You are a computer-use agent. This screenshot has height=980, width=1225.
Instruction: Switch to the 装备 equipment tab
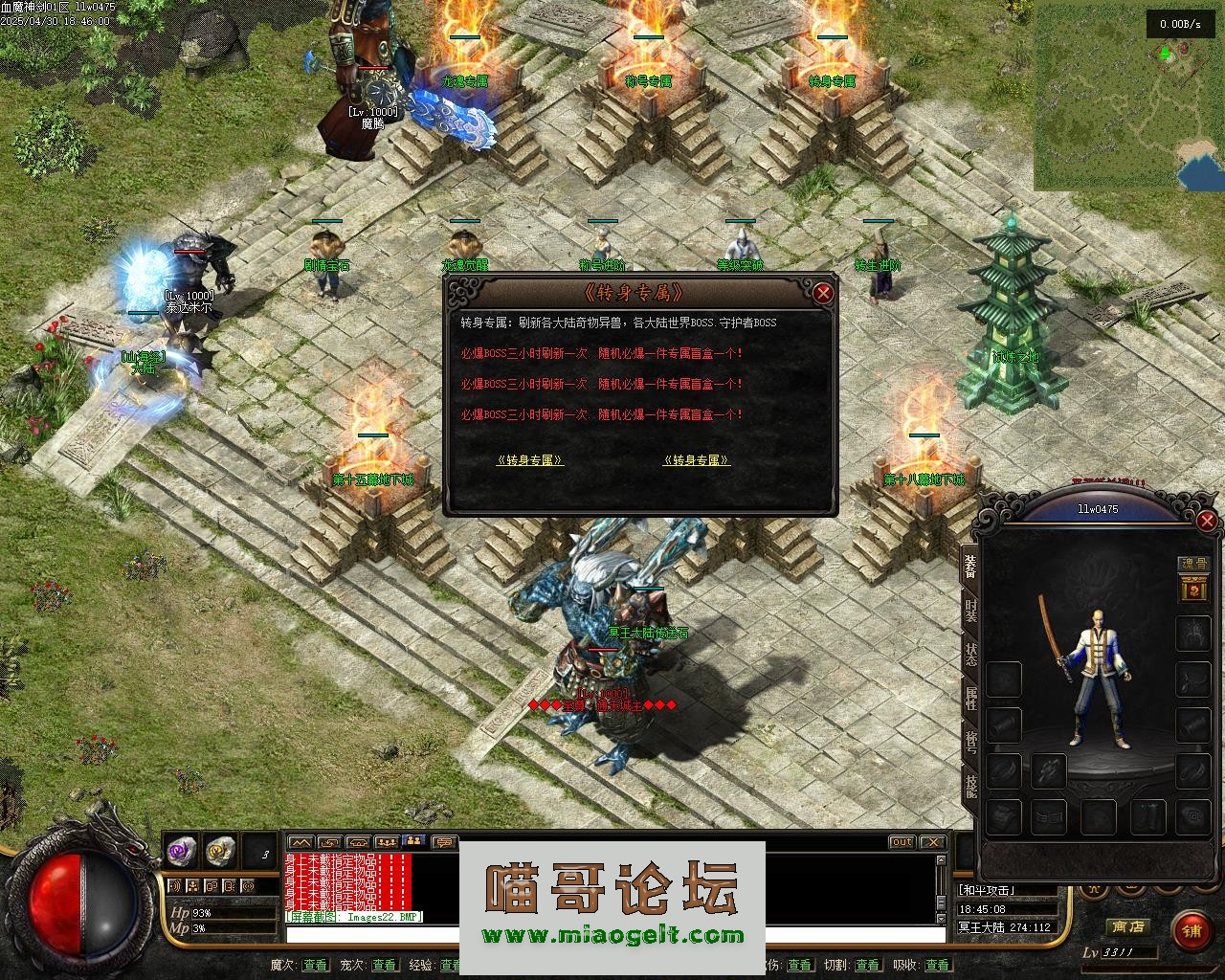coord(970,566)
